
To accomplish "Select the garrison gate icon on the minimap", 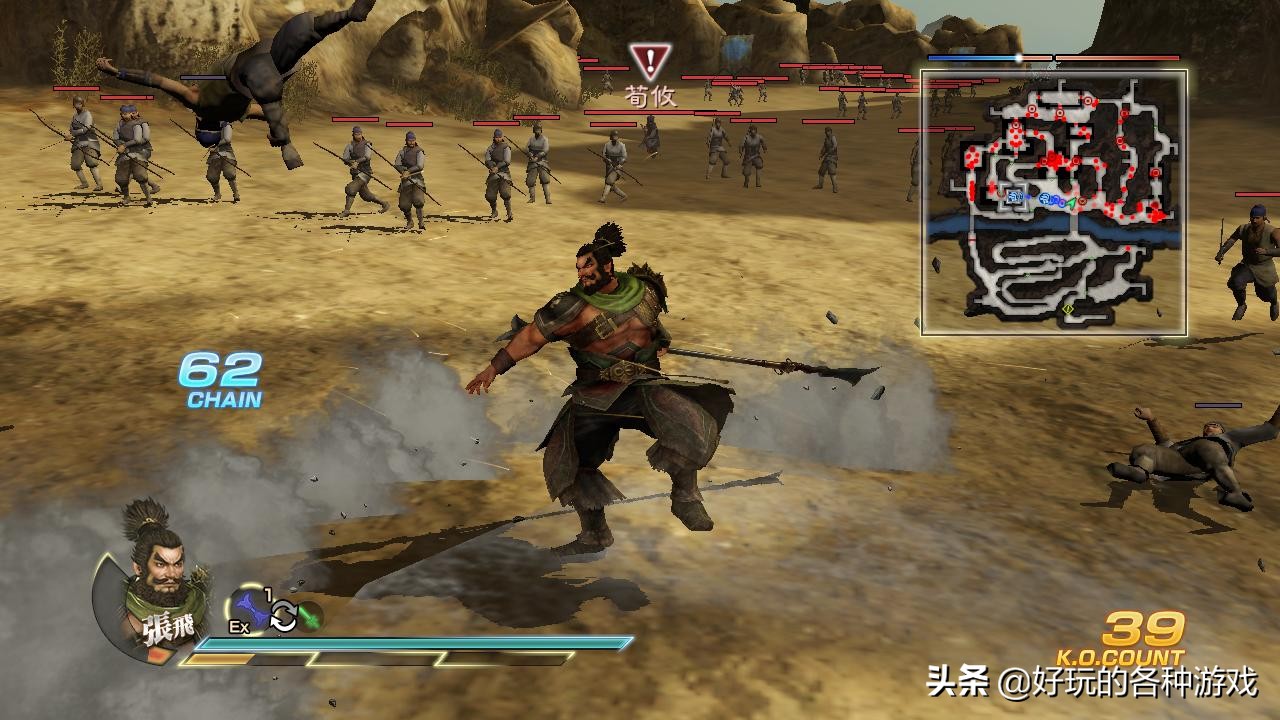I will coord(1013,196).
